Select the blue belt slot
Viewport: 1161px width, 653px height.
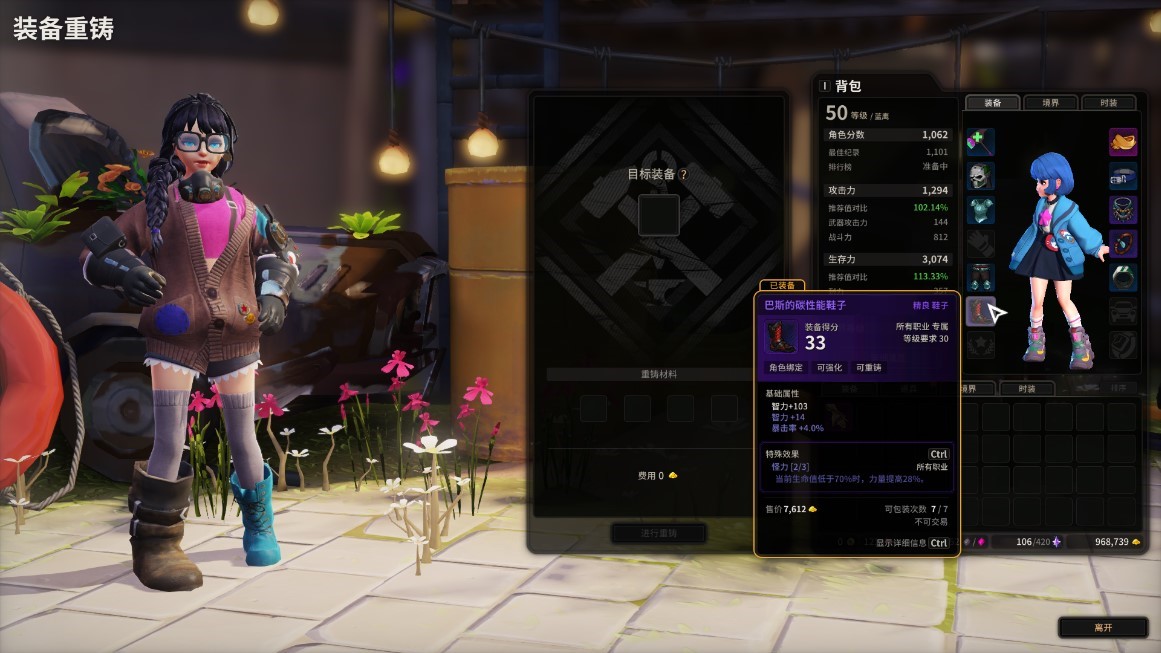[1123, 176]
